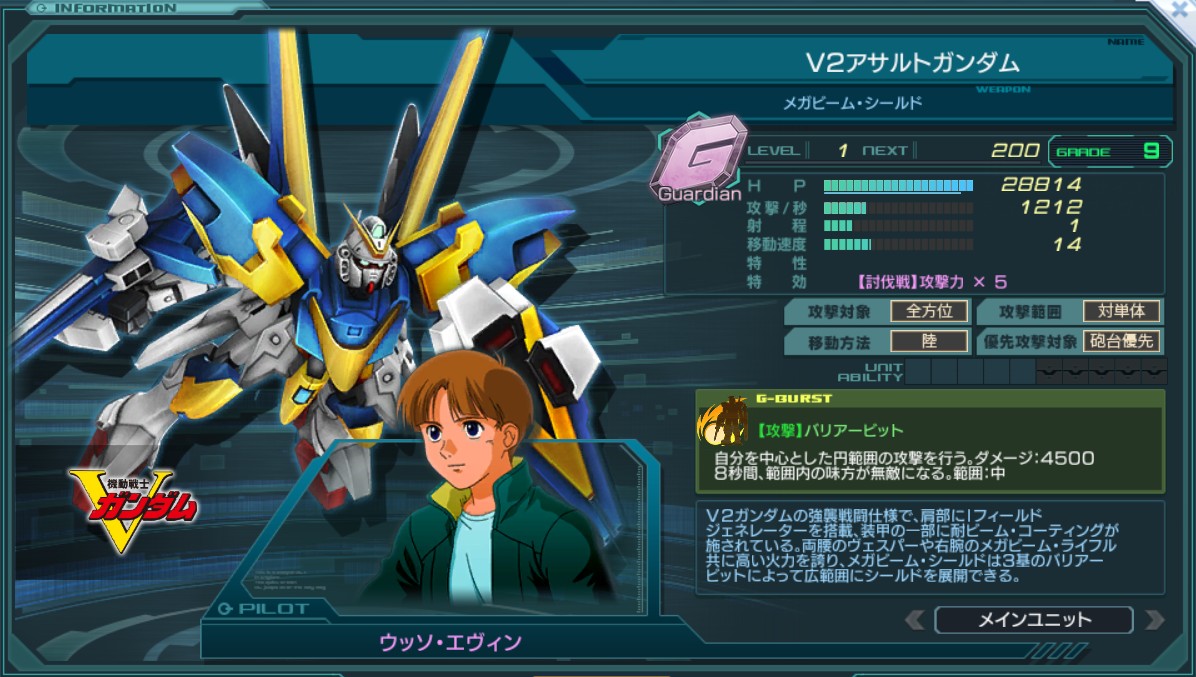Click the G-Burst バリアービット skill icon
Viewport: 1196px width, 677px height.
(724, 428)
